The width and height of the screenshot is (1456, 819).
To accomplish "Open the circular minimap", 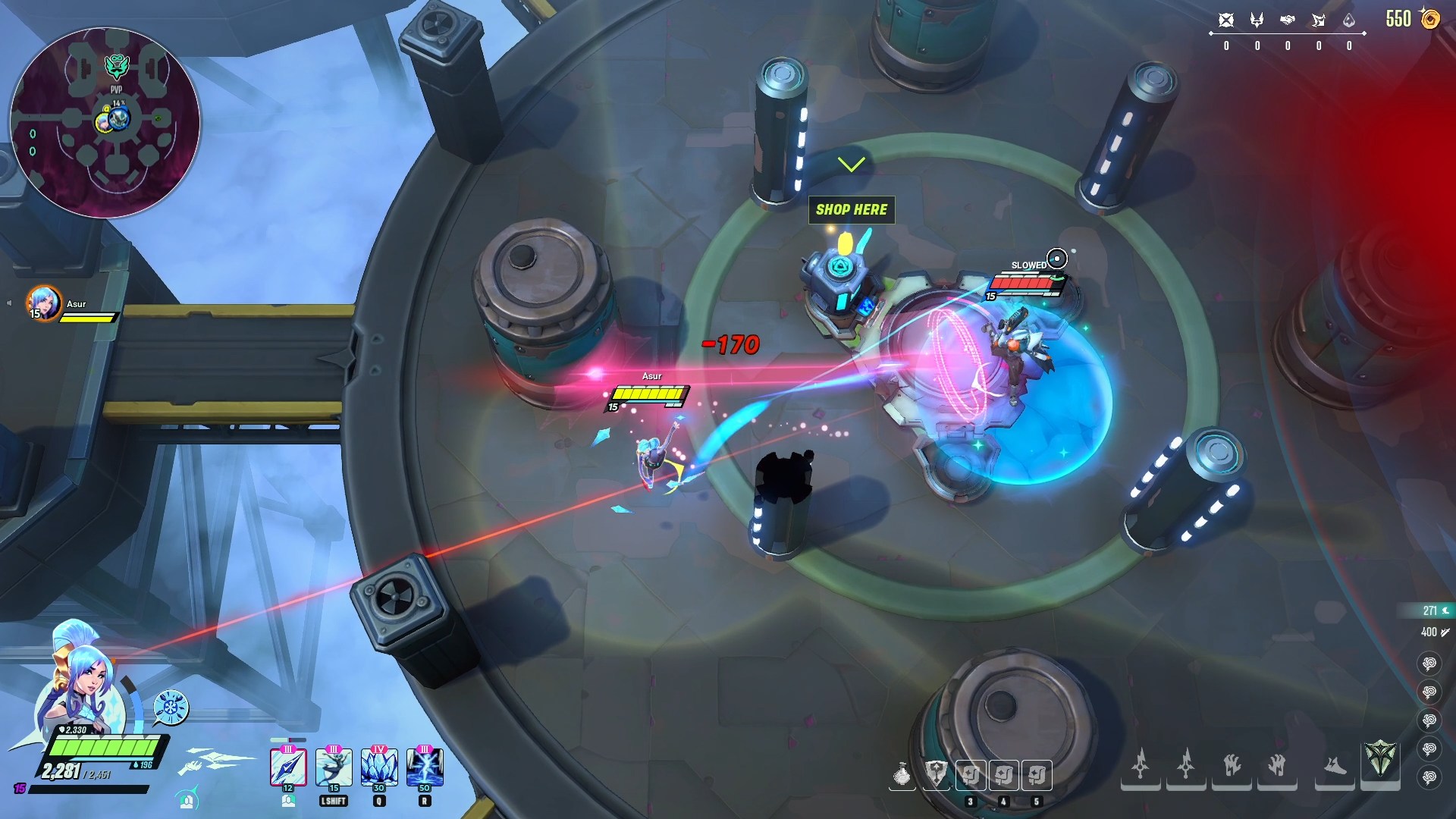I will (x=105, y=123).
